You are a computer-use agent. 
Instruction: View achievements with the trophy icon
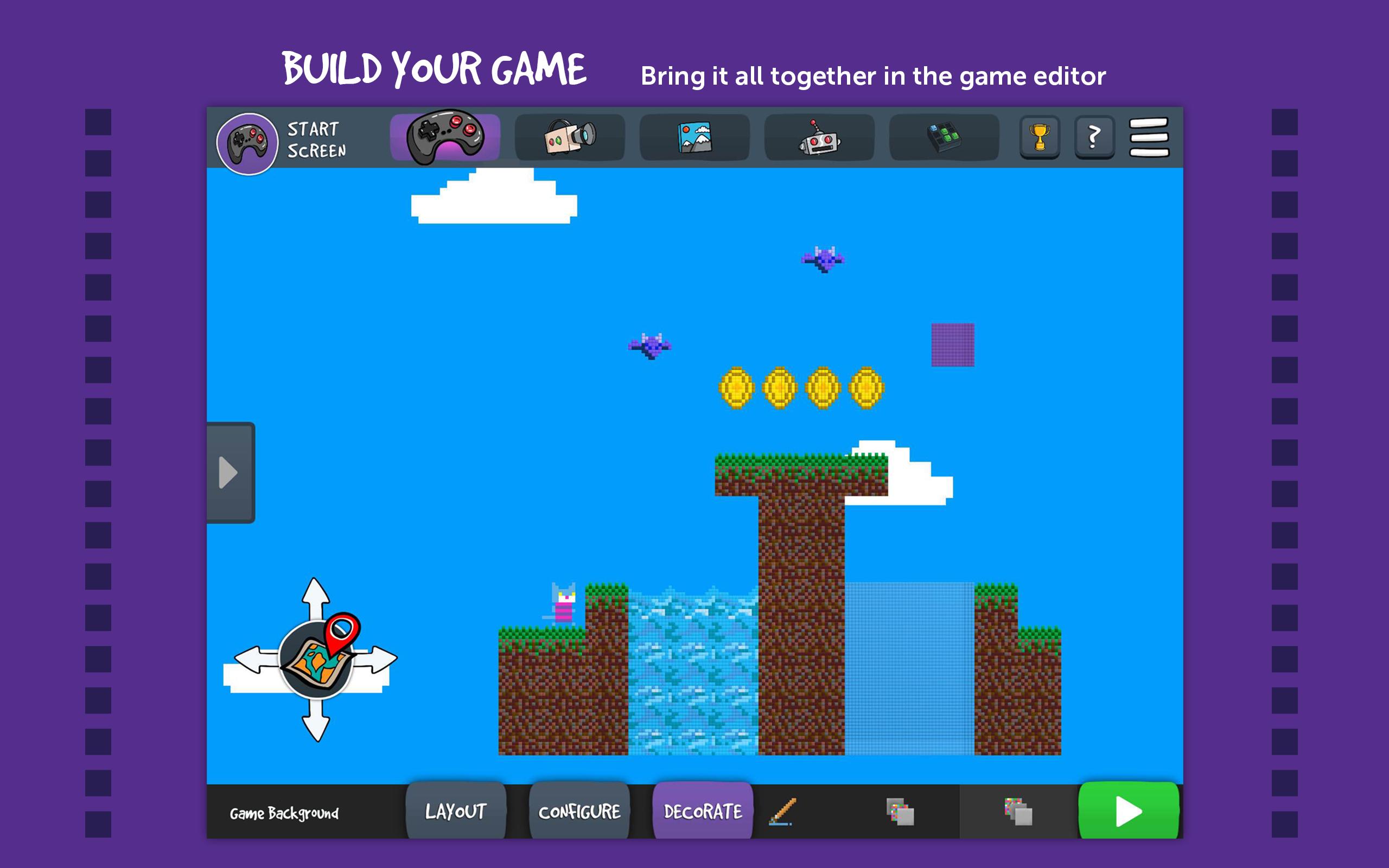pos(1040,137)
